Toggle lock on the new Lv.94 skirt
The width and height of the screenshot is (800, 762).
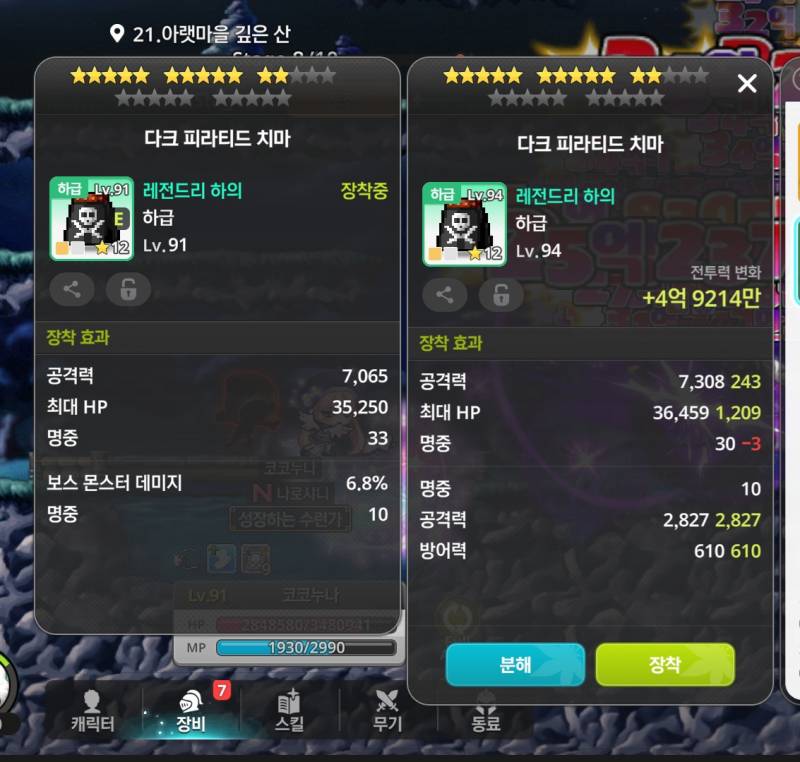(x=501, y=295)
